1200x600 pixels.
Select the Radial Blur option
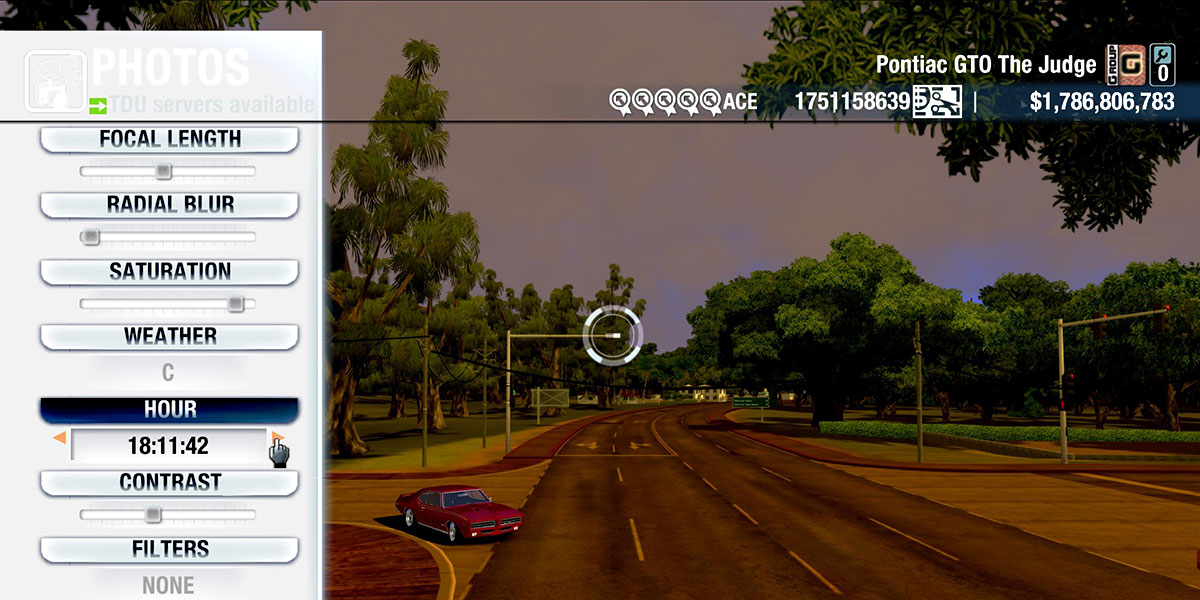click(x=169, y=205)
